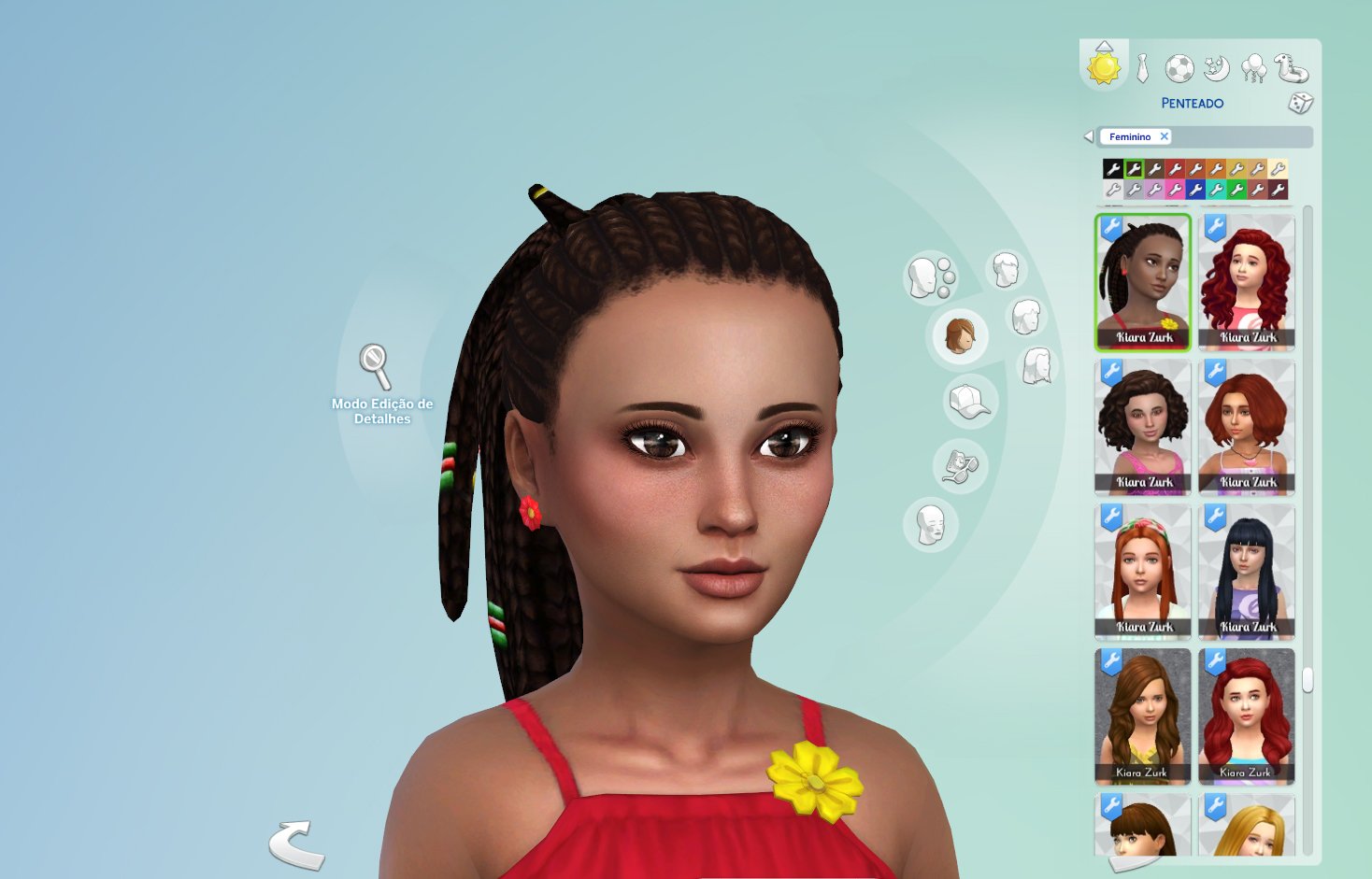Open the Modo Edição de Detalhes magnifier
Viewport: 1372px width, 879px height.
tap(376, 366)
